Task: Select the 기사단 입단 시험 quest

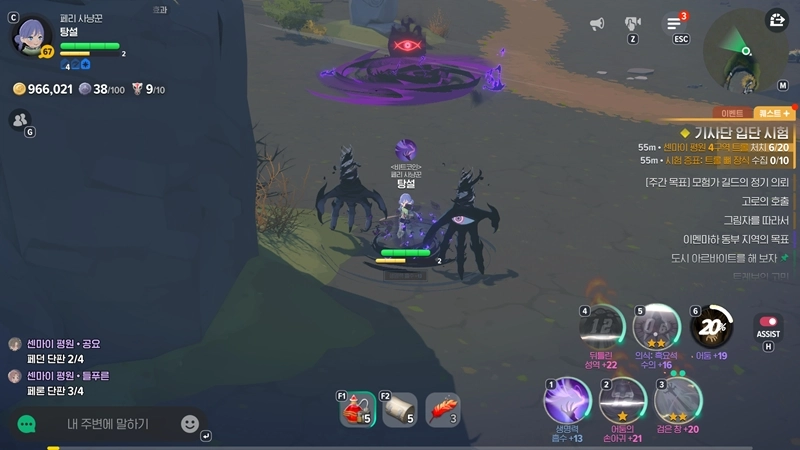Action: click(x=740, y=132)
